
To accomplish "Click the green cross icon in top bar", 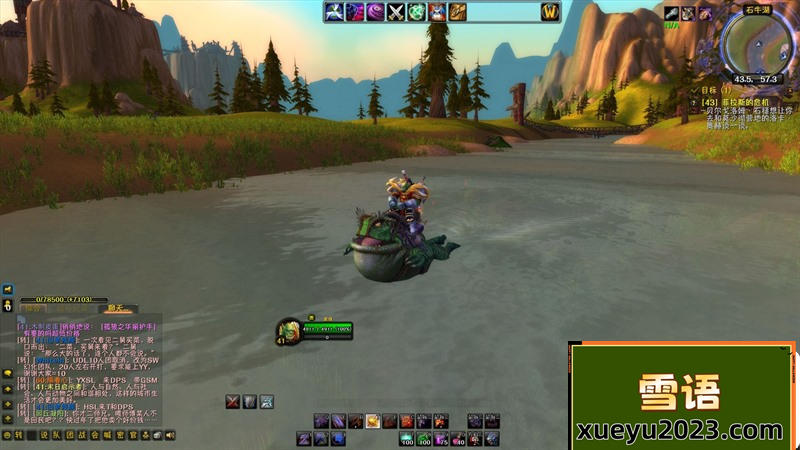I will [416, 12].
